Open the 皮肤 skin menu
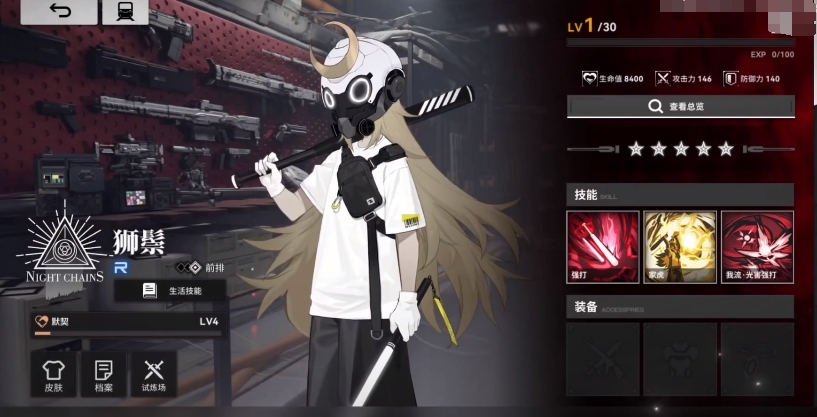Screen dimensions: 817x417 click(x=54, y=375)
